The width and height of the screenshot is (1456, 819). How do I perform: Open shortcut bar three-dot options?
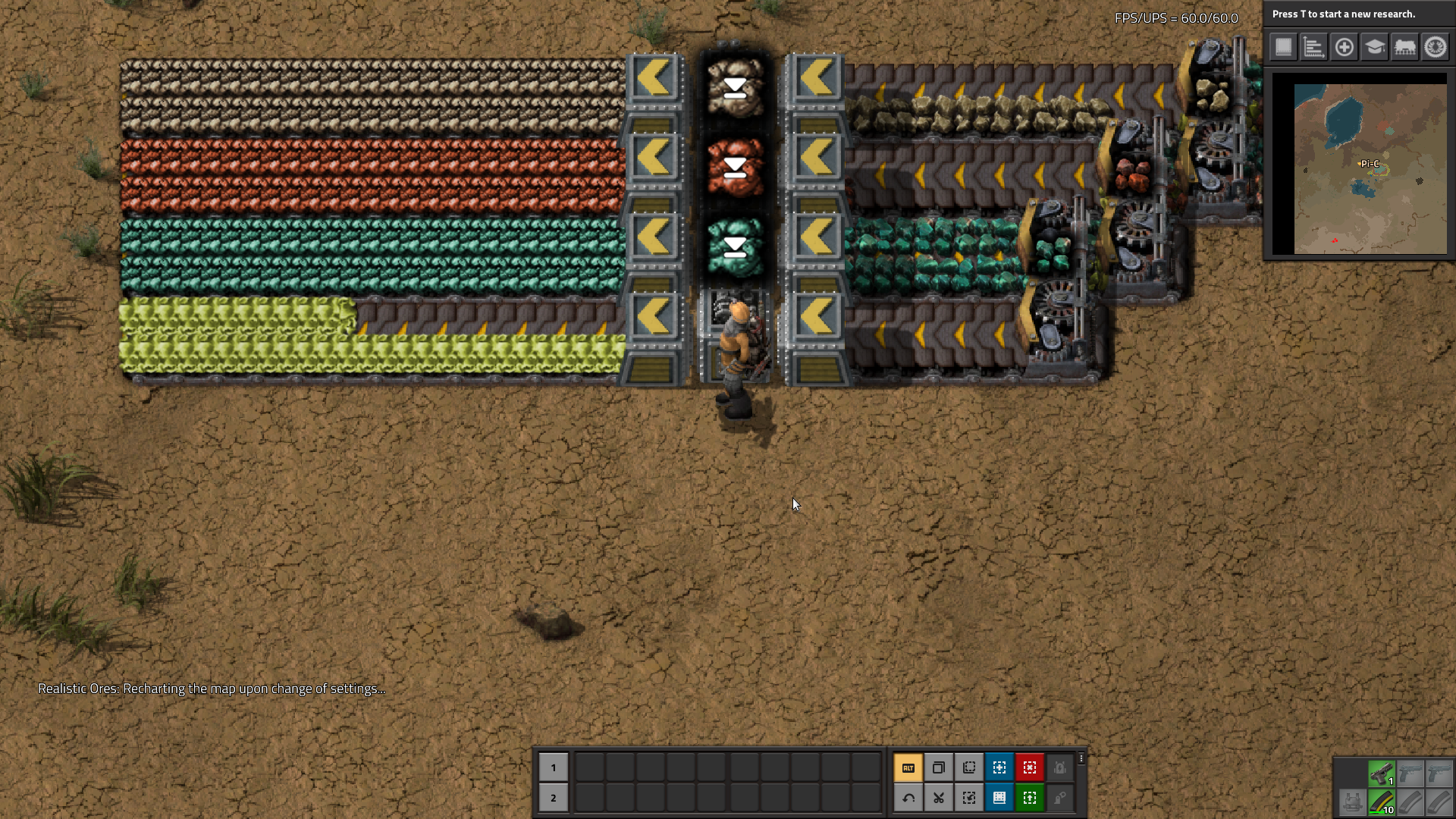1081,758
